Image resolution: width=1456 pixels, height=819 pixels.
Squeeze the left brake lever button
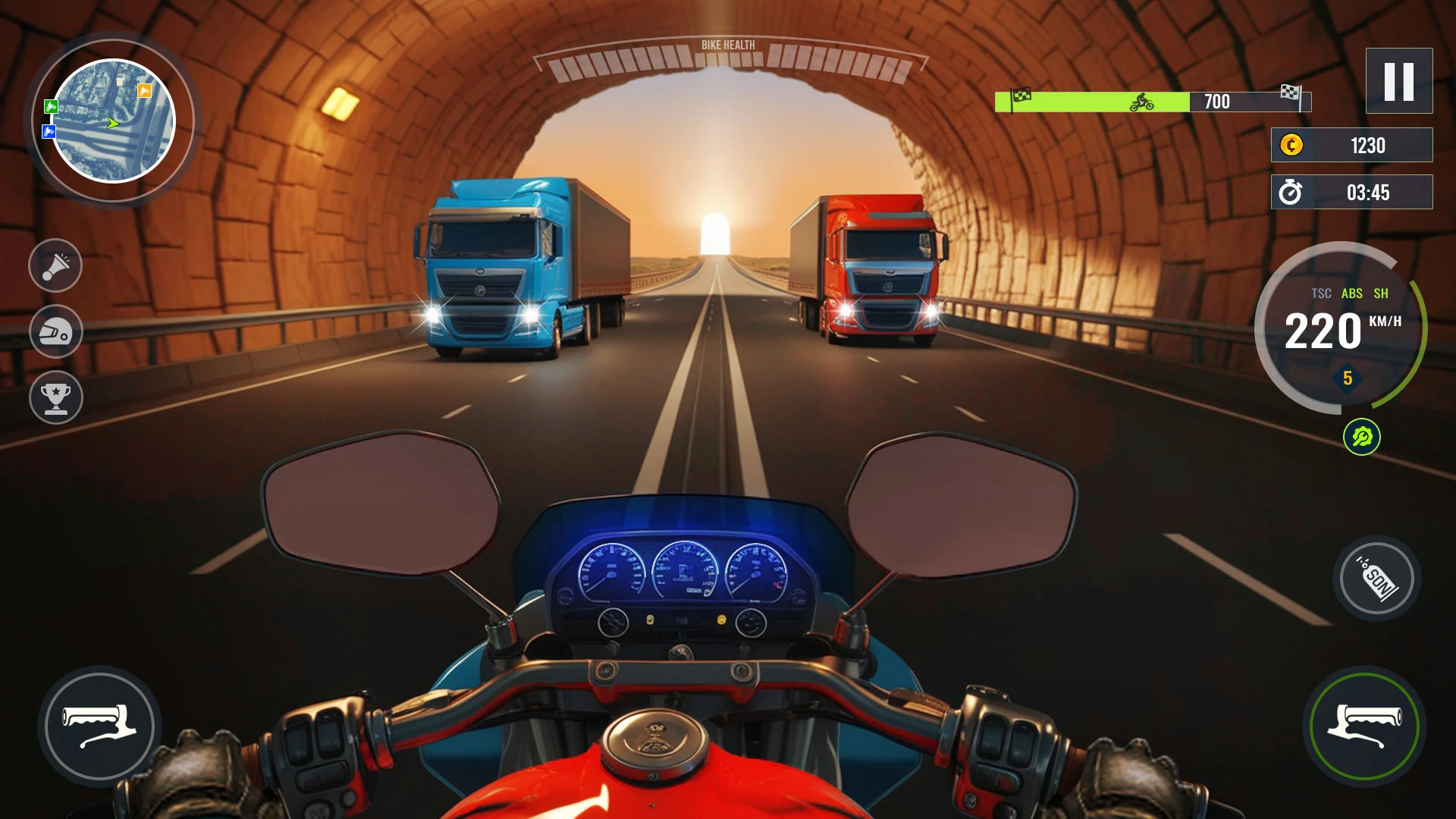(x=99, y=726)
